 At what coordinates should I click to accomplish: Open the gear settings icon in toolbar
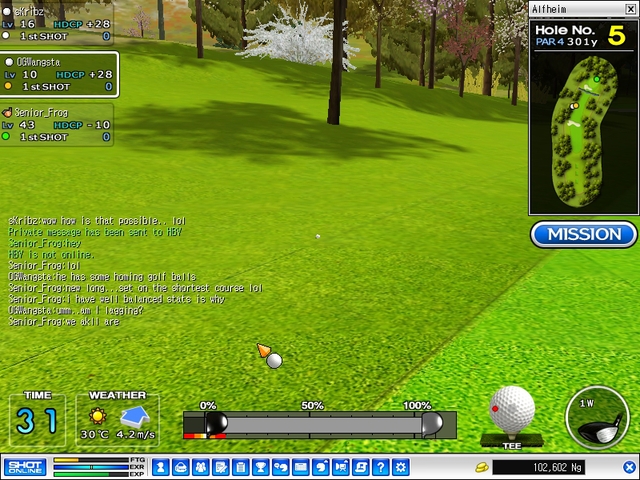click(x=401, y=467)
